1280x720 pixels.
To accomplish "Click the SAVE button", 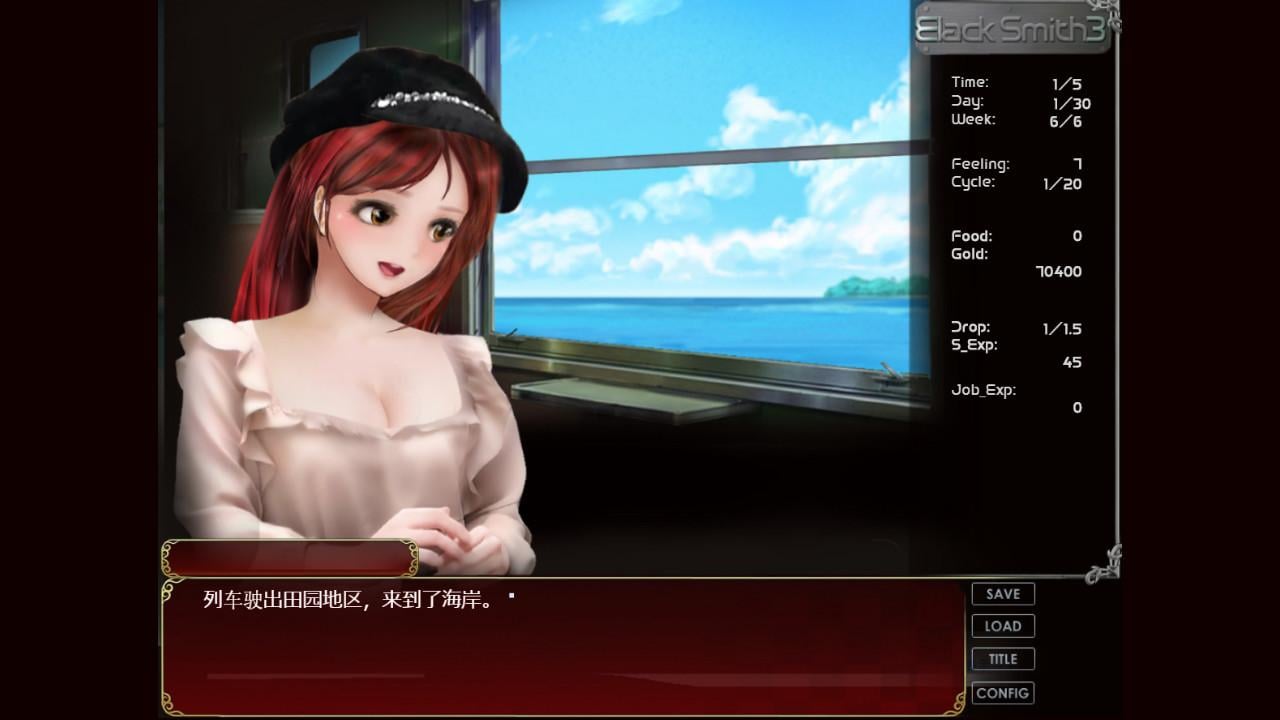I will (x=1002, y=593).
